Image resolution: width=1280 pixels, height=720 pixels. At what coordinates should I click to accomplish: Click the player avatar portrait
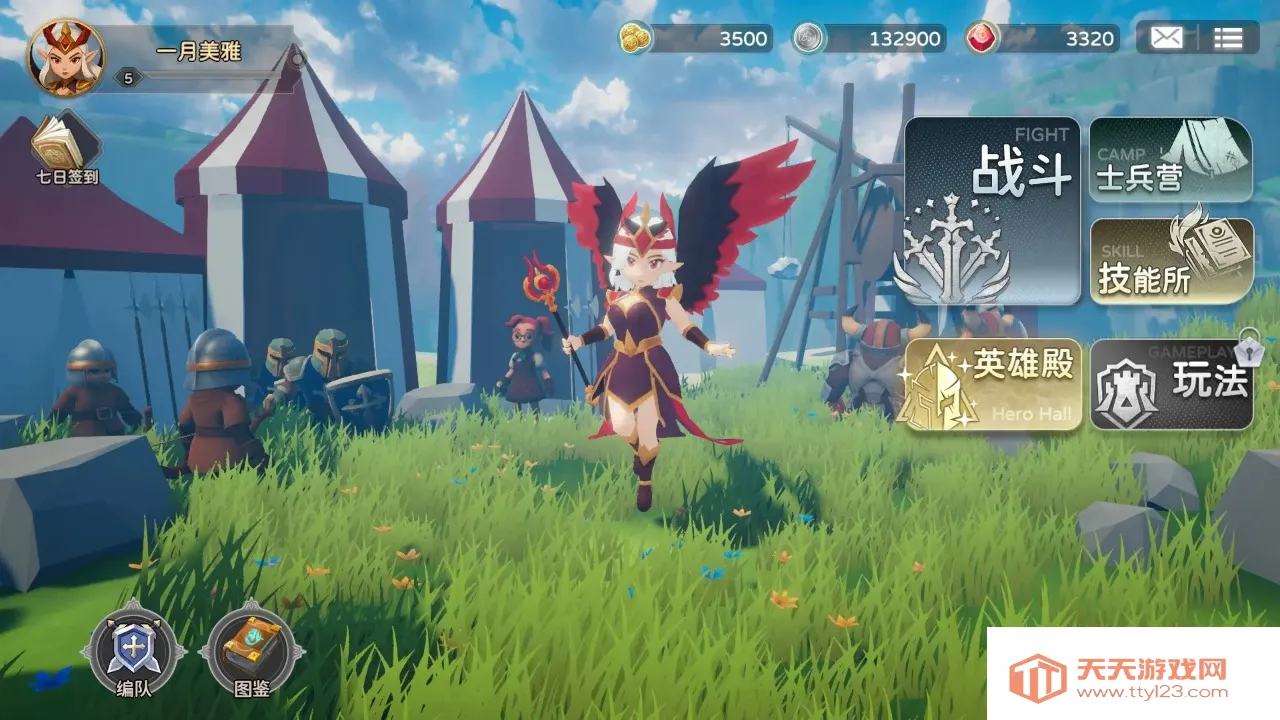(x=65, y=57)
